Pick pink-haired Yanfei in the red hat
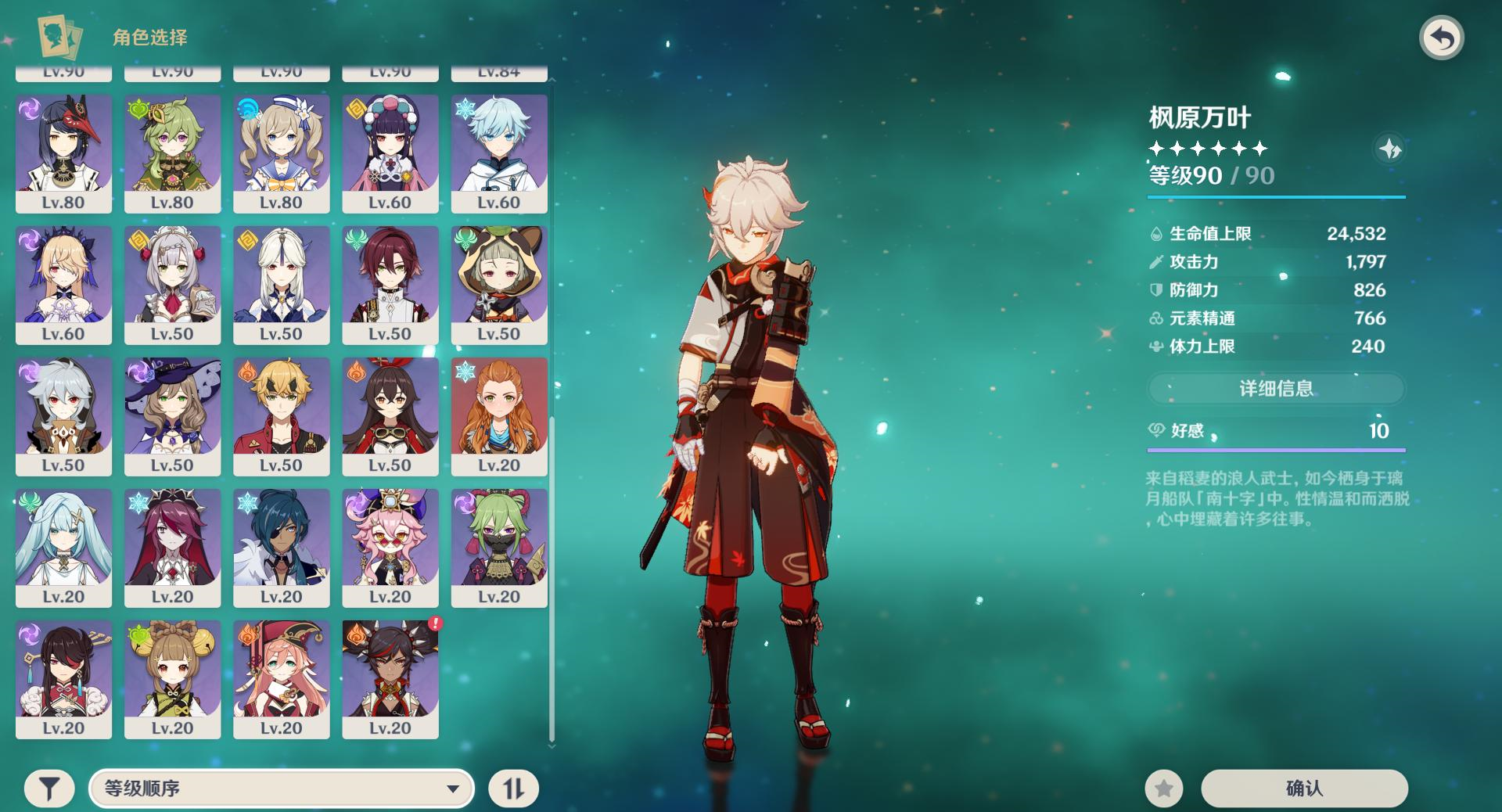Viewport: 1502px width, 812px height. pos(281,679)
